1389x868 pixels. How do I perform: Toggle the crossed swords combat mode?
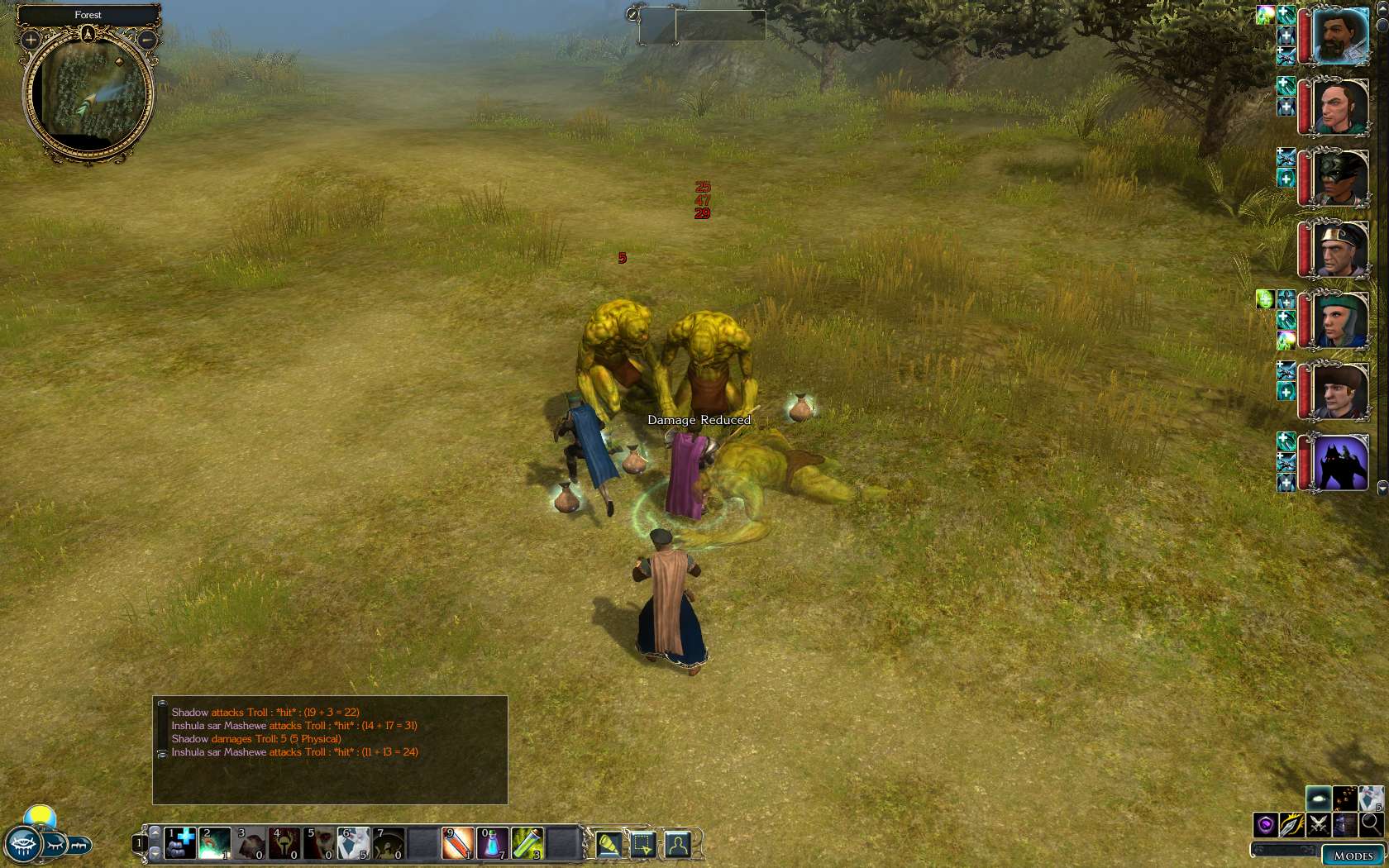pyautogui.click(x=1318, y=824)
